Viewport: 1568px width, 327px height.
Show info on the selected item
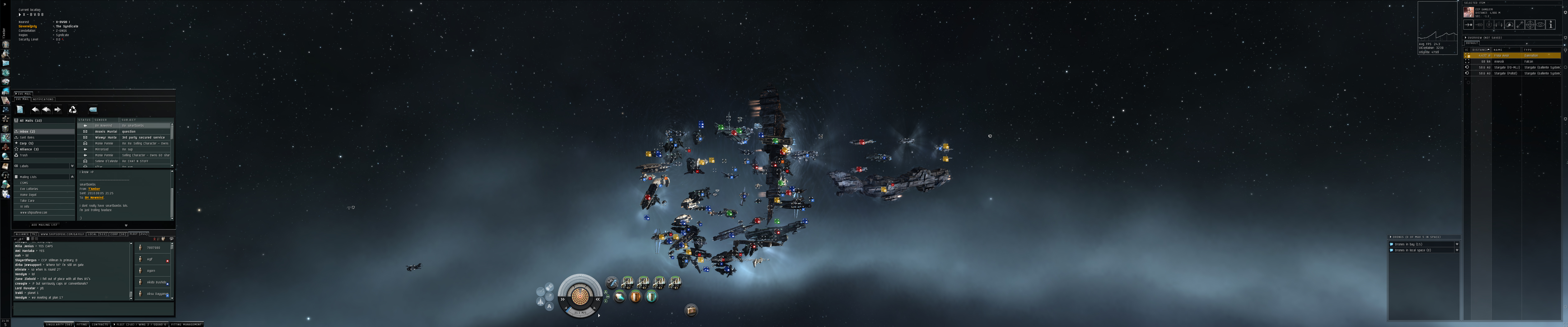[x=1550, y=25]
